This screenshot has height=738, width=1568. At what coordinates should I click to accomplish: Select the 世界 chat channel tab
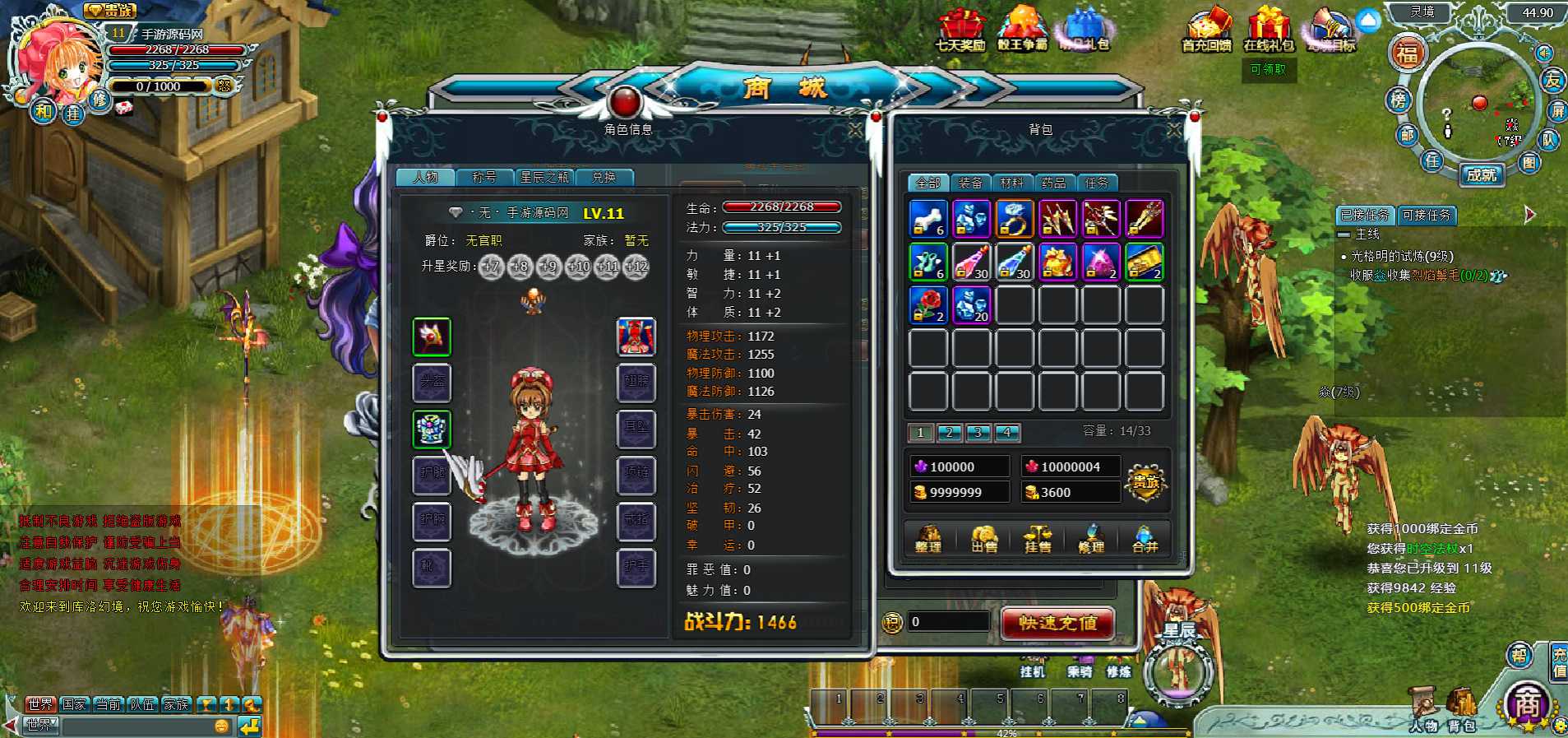tap(39, 704)
